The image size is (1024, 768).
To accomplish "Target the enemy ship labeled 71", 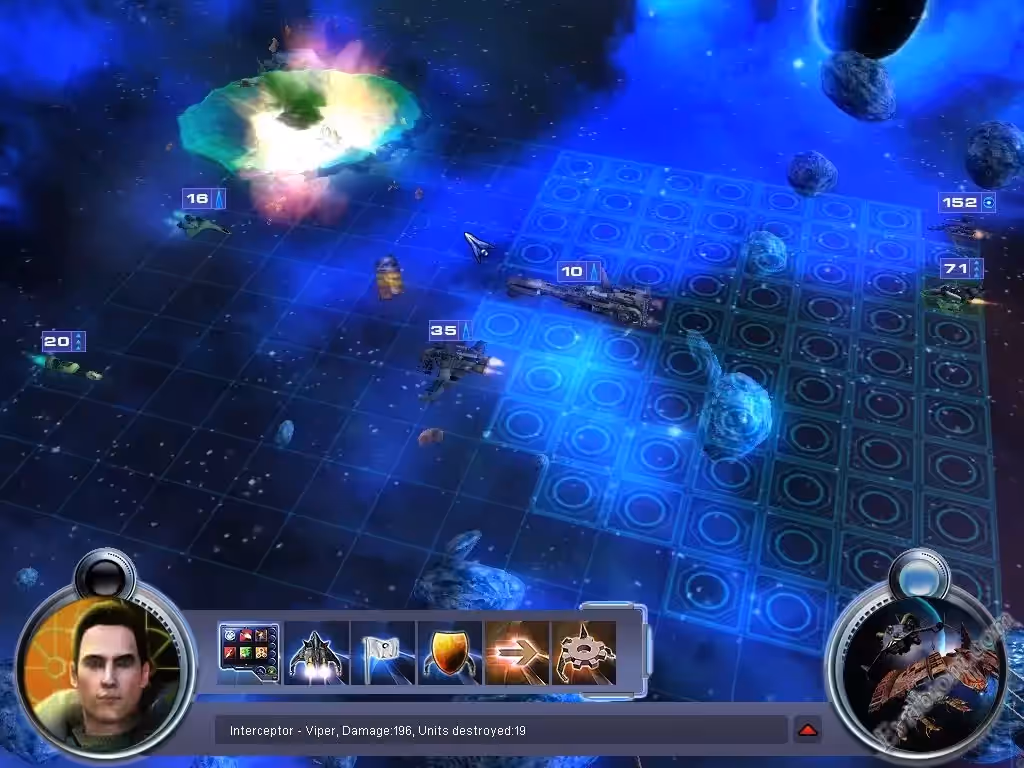I will (x=954, y=294).
